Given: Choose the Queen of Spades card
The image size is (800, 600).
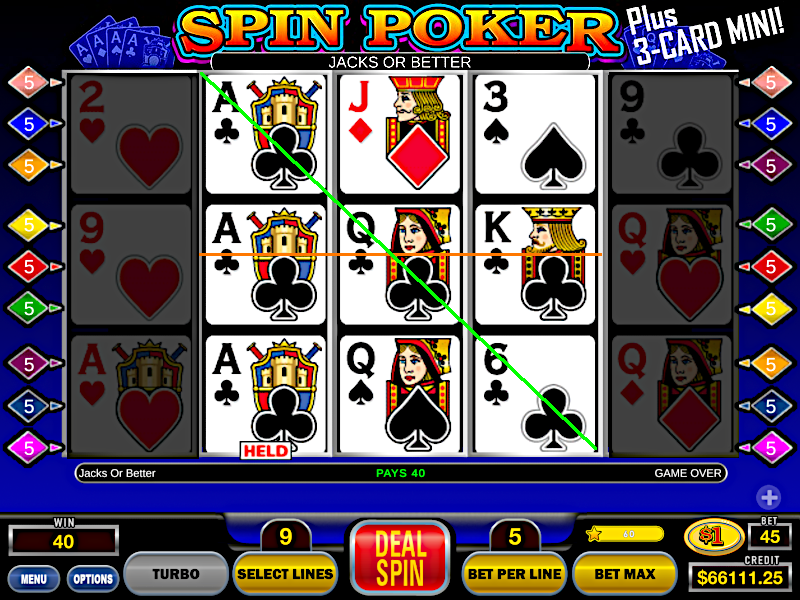Looking at the screenshot, I should pyautogui.click(x=400, y=393).
